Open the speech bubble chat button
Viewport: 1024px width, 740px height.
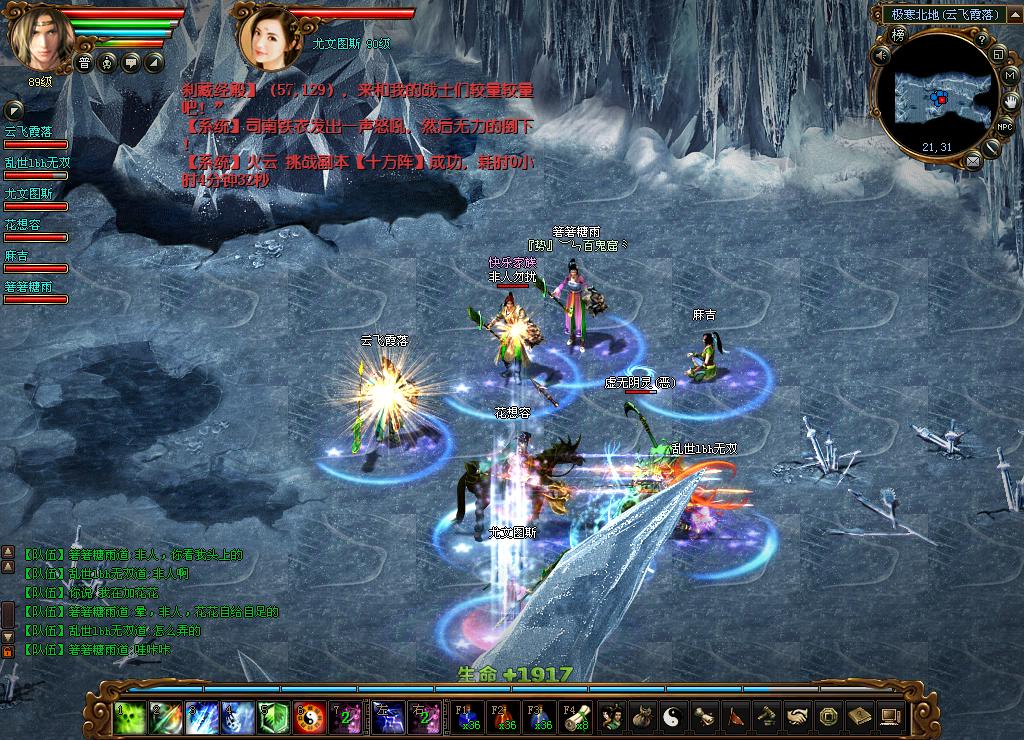pos(131,63)
